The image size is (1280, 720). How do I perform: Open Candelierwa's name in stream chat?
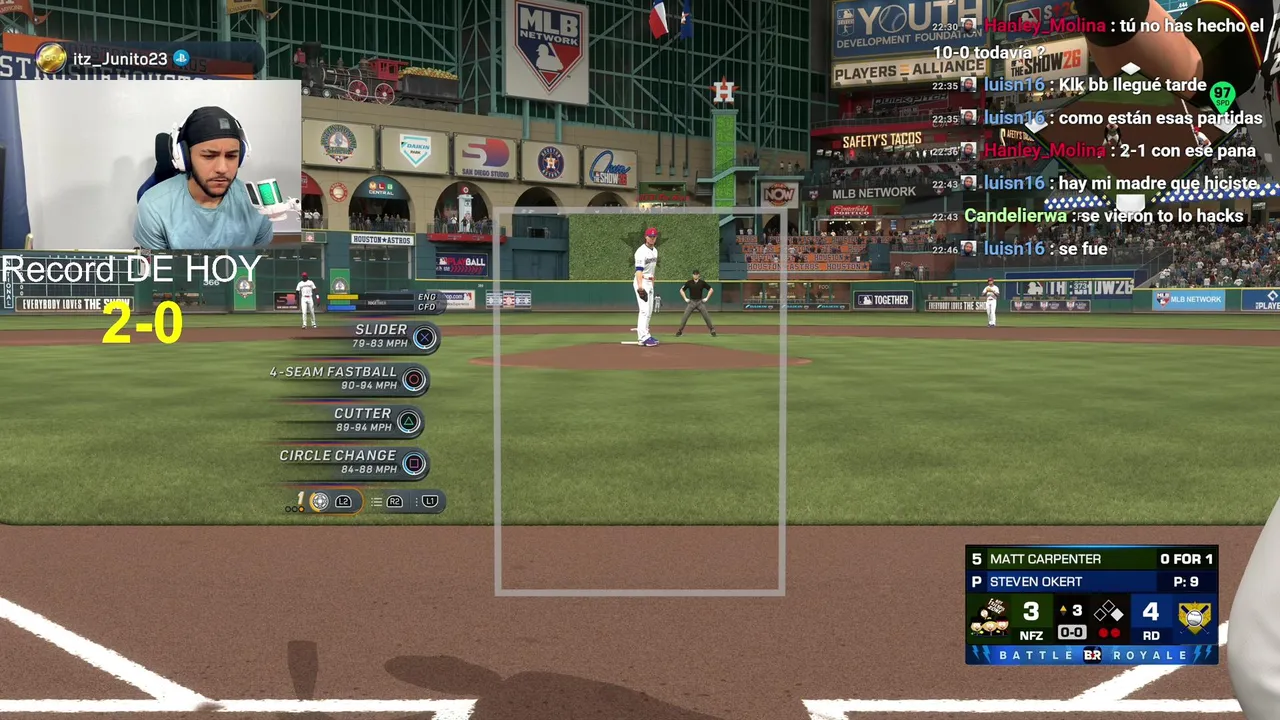(1014, 216)
